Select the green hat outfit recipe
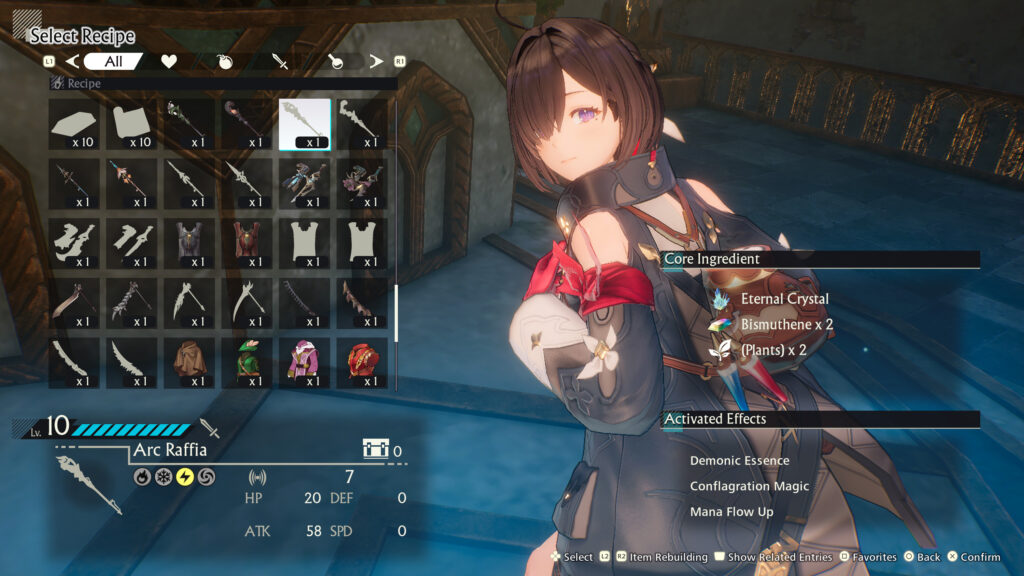This screenshot has width=1024, height=576. pyautogui.click(x=246, y=362)
